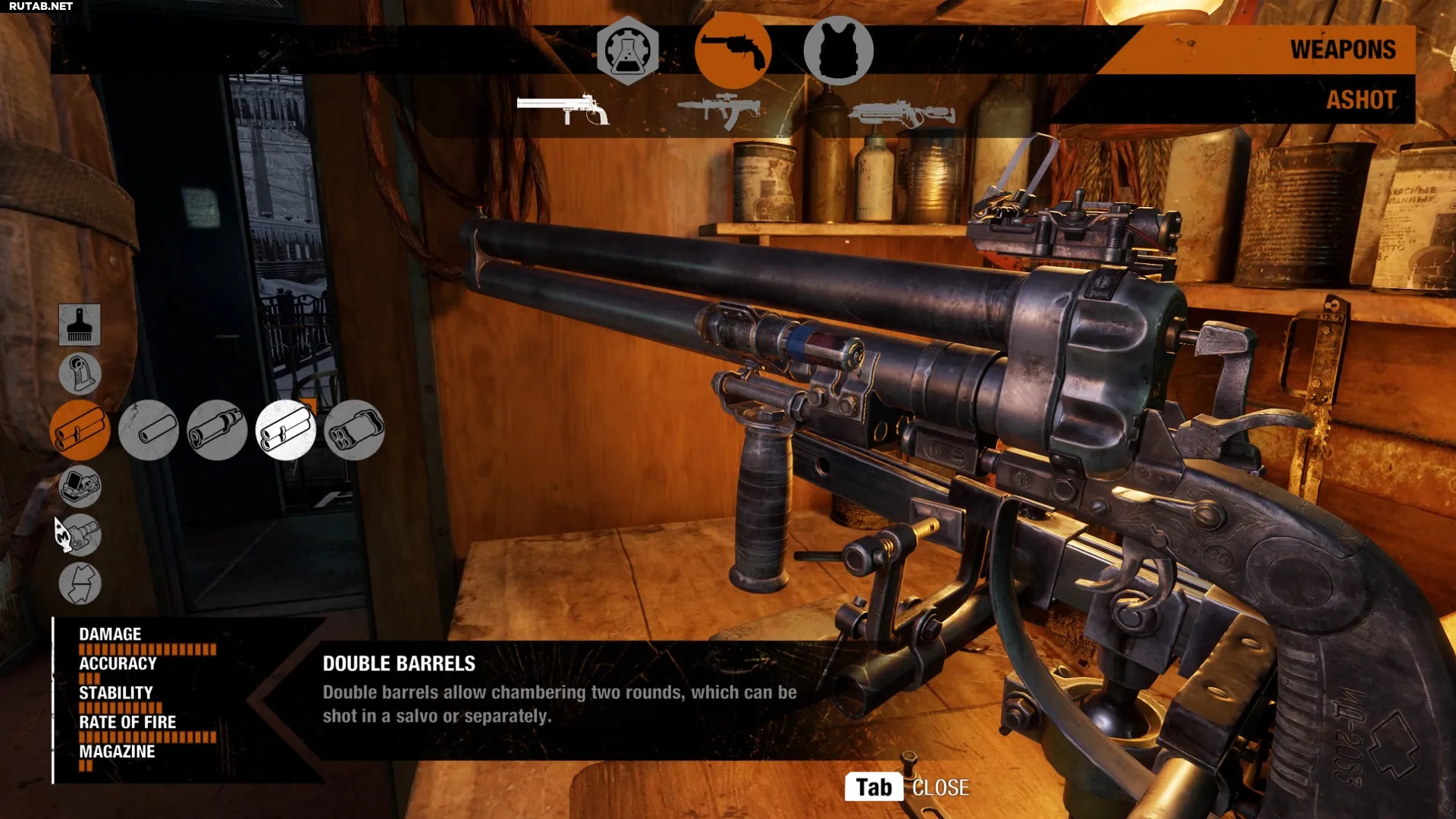Choose the highlighted Double Barrels option
Viewport: 1456px width, 819px height.
(x=286, y=430)
